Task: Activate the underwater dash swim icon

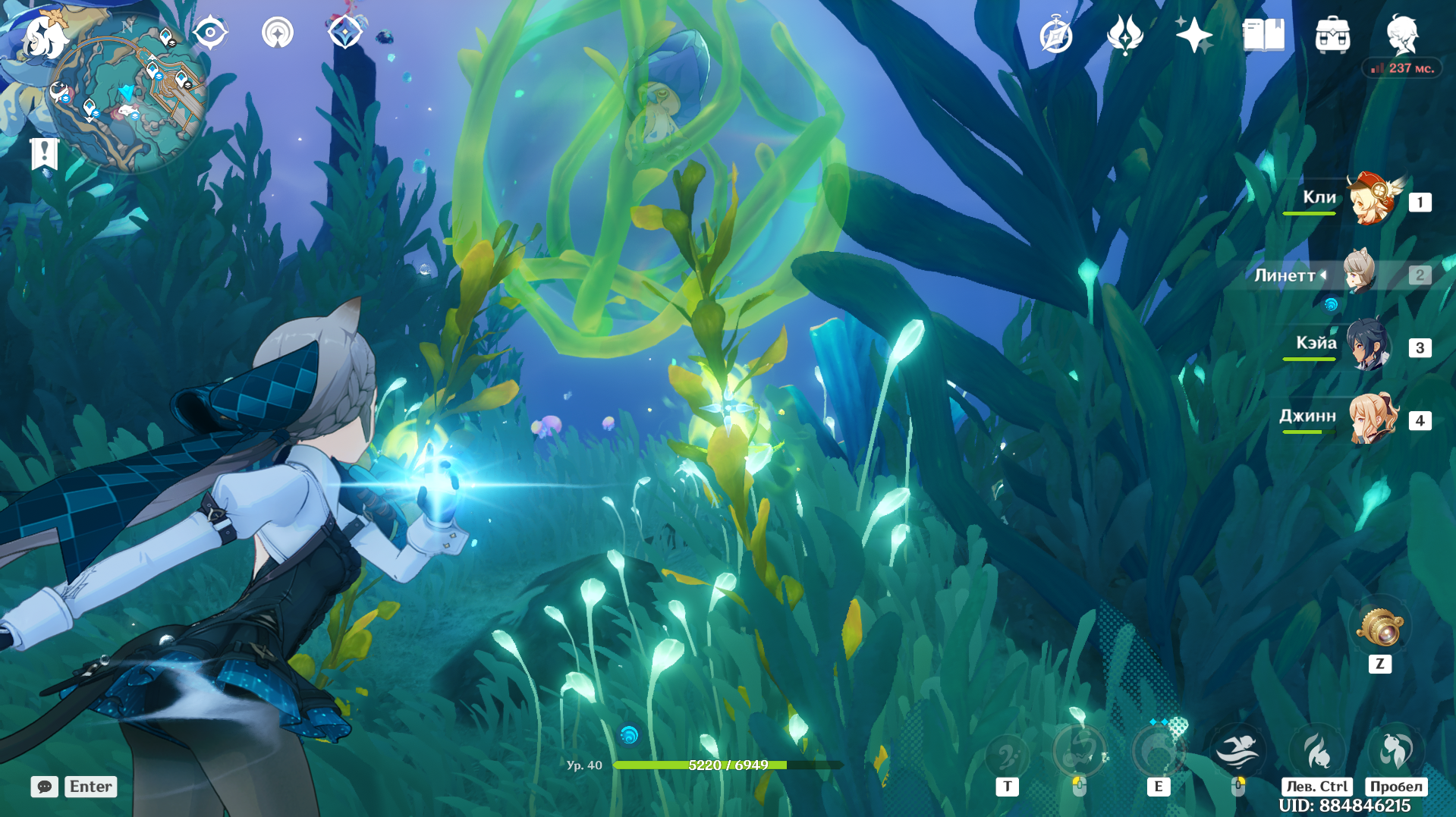Action: (x=1237, y=750)
